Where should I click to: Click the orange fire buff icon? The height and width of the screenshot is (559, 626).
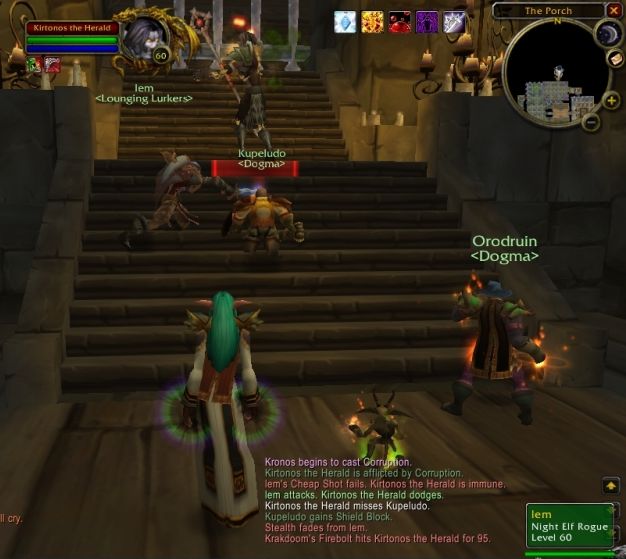coord(372,22)
